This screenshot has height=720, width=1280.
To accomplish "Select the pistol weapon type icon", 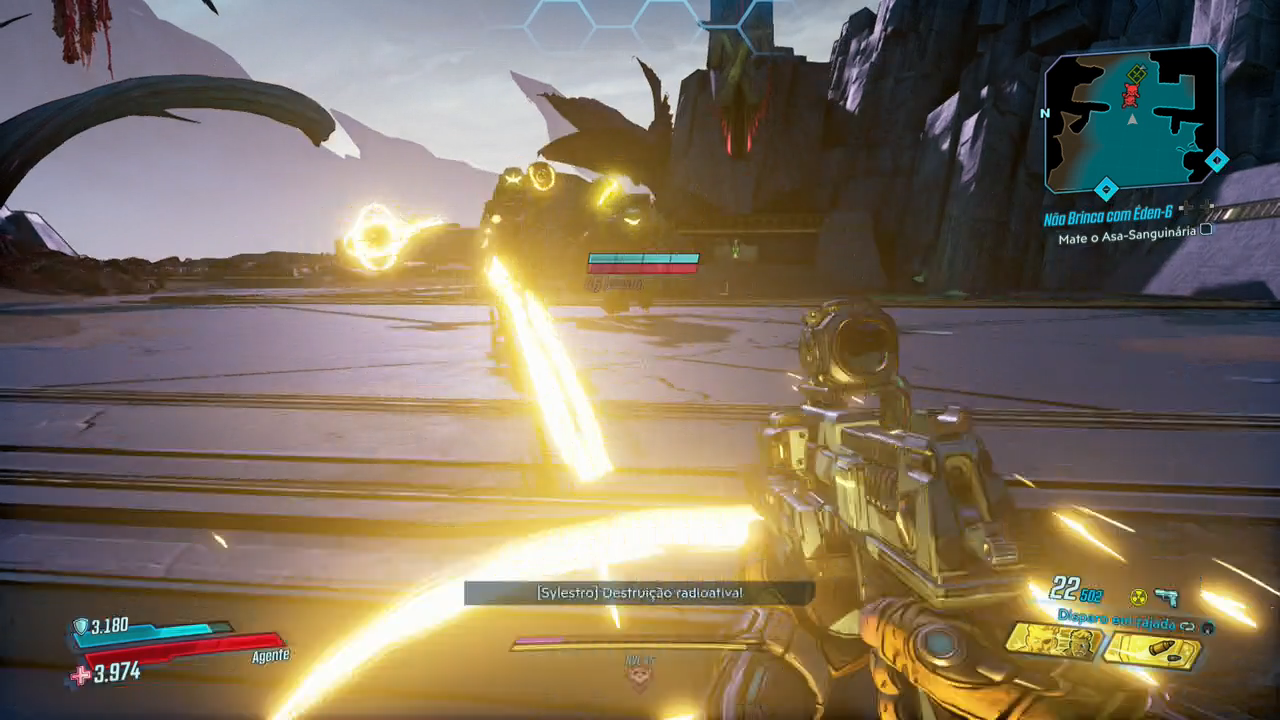I will pos(1165,597).
